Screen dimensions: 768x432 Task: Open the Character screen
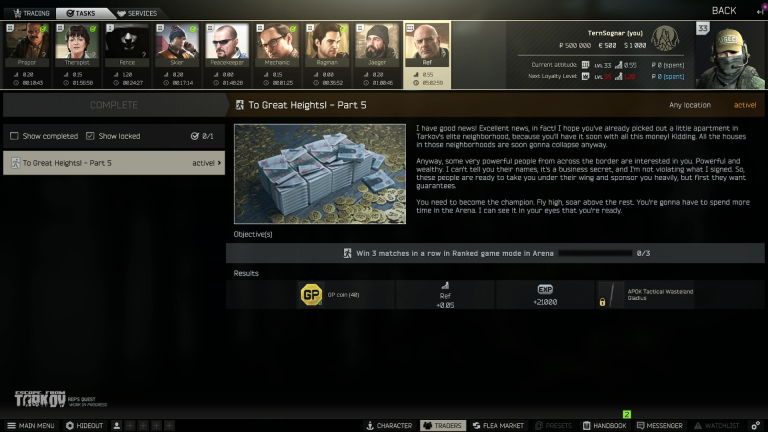[389, 425]
